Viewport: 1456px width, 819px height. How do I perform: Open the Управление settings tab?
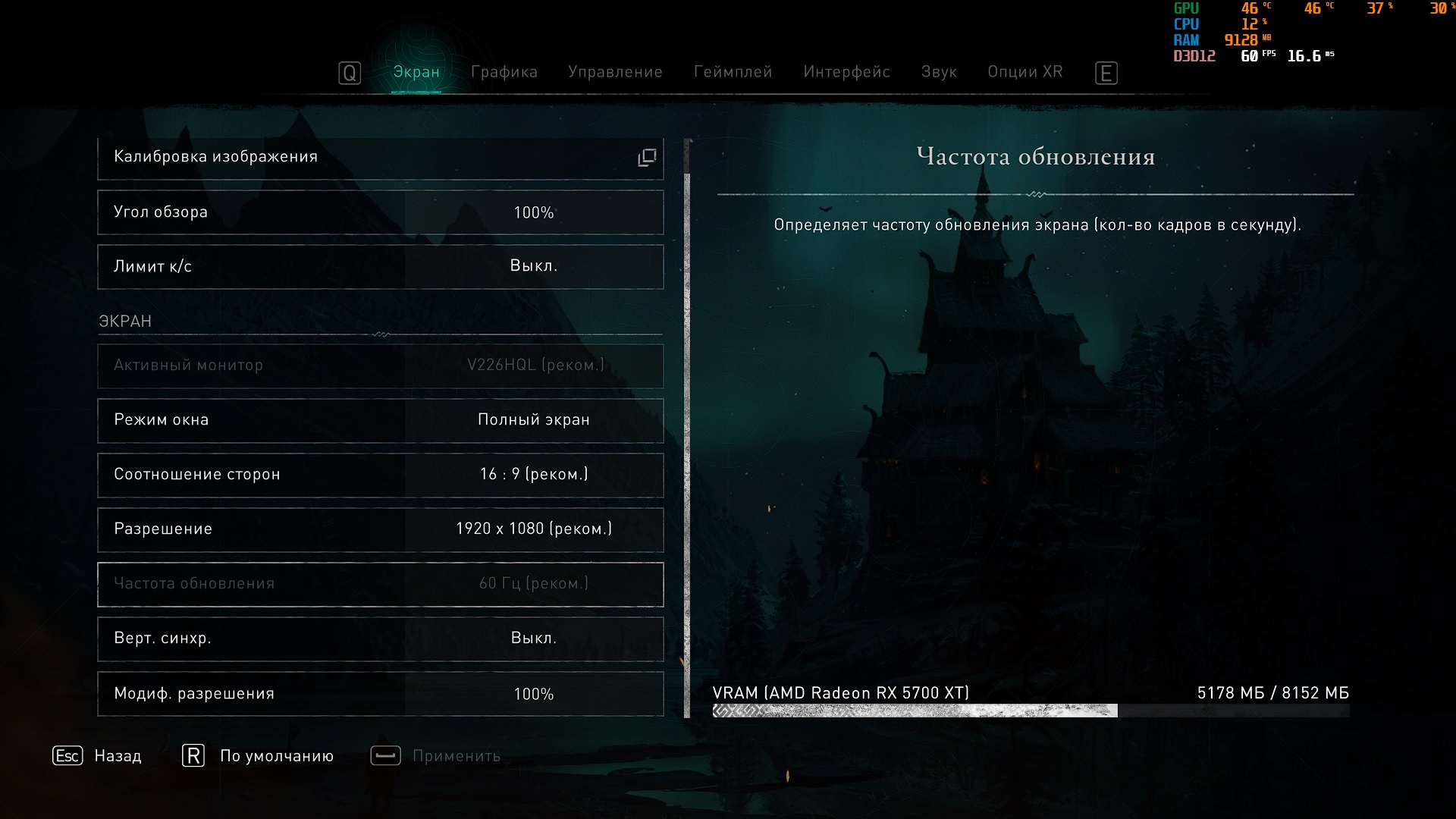(615, 72)
